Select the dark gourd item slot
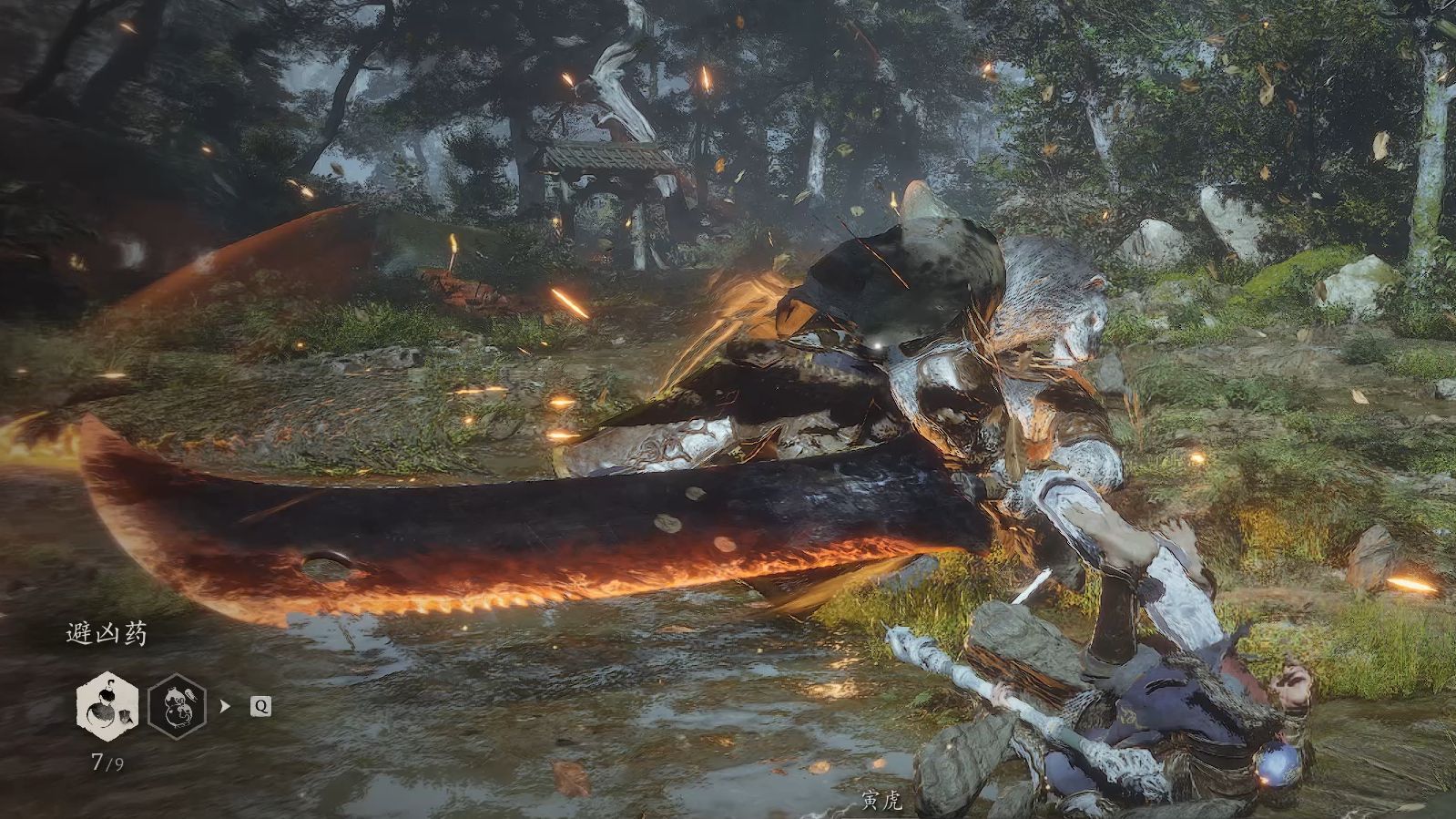1456x819 pixels. click(177, 706)
